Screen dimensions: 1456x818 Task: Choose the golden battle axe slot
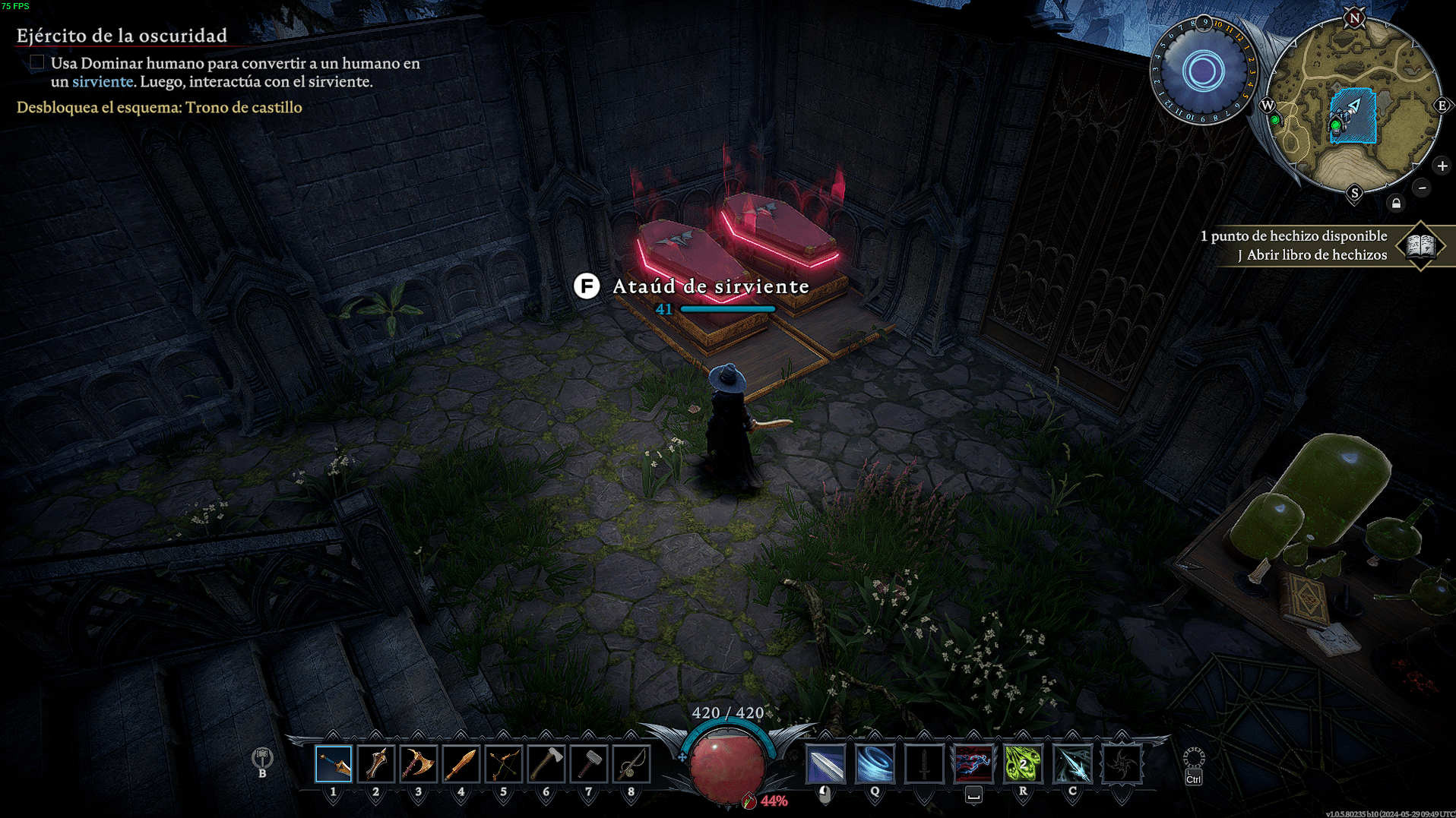click(x=419, y=764)
